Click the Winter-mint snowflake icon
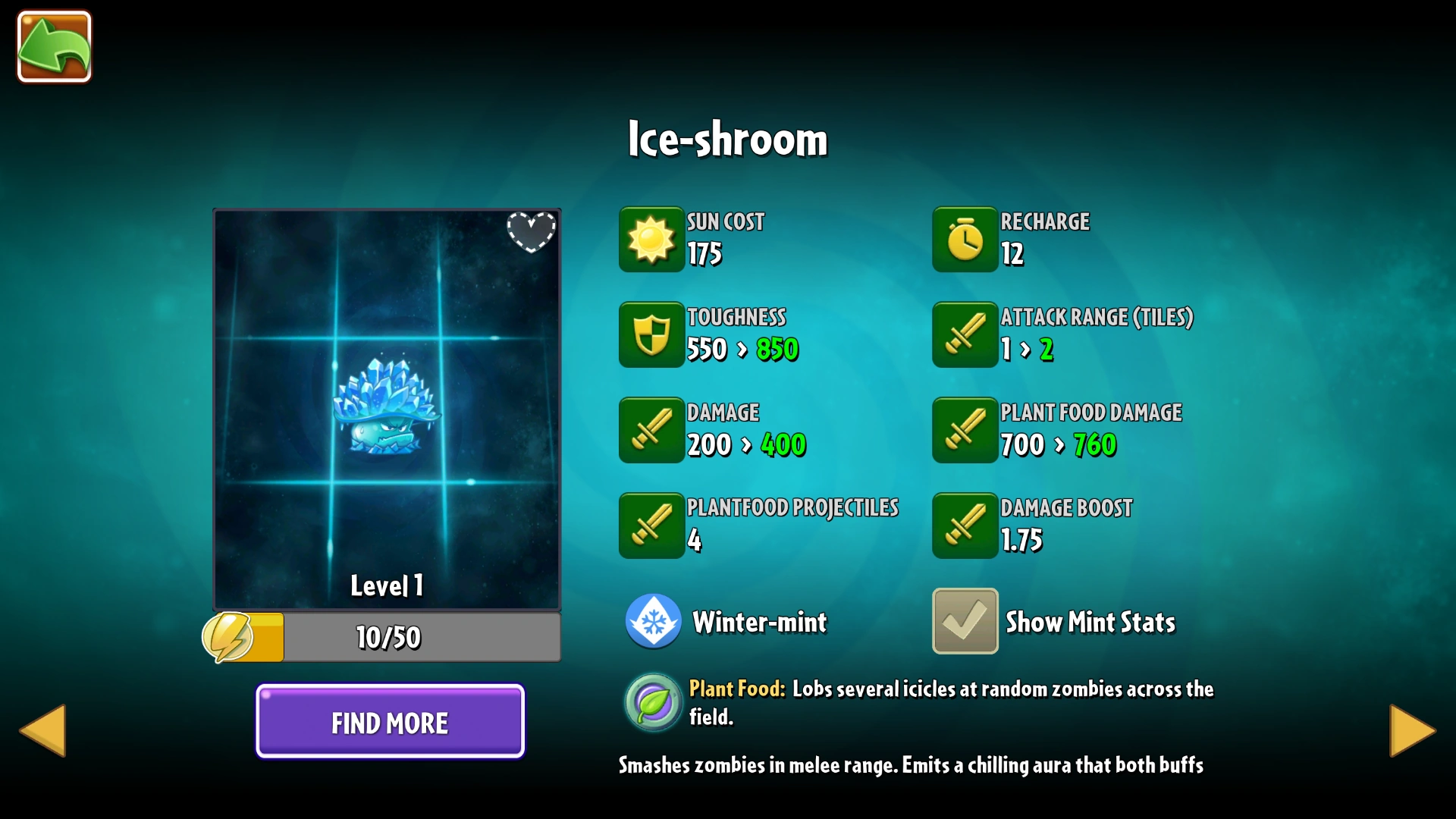The image size is (1456, 819). (652, 621)
